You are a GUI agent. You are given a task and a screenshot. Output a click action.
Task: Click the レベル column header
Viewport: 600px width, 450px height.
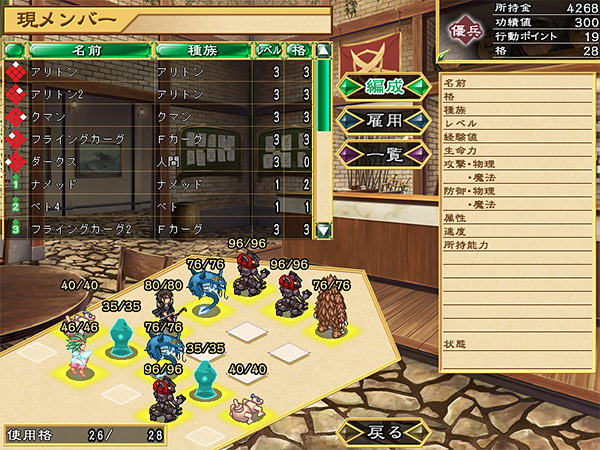[x=269, y=49]
